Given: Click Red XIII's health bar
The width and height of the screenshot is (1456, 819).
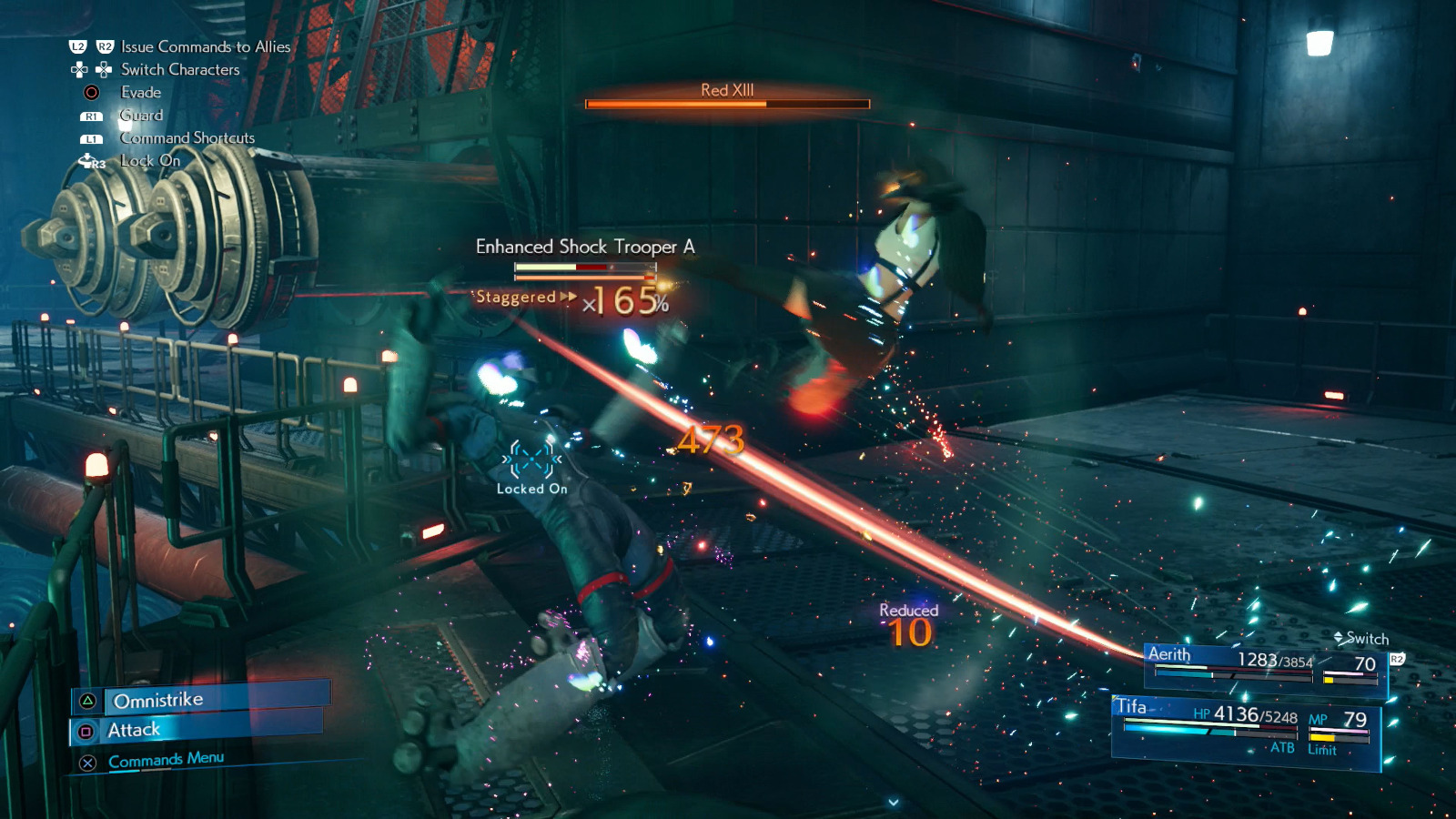Looking at the screenshot, I should click(x=728, y=103).
